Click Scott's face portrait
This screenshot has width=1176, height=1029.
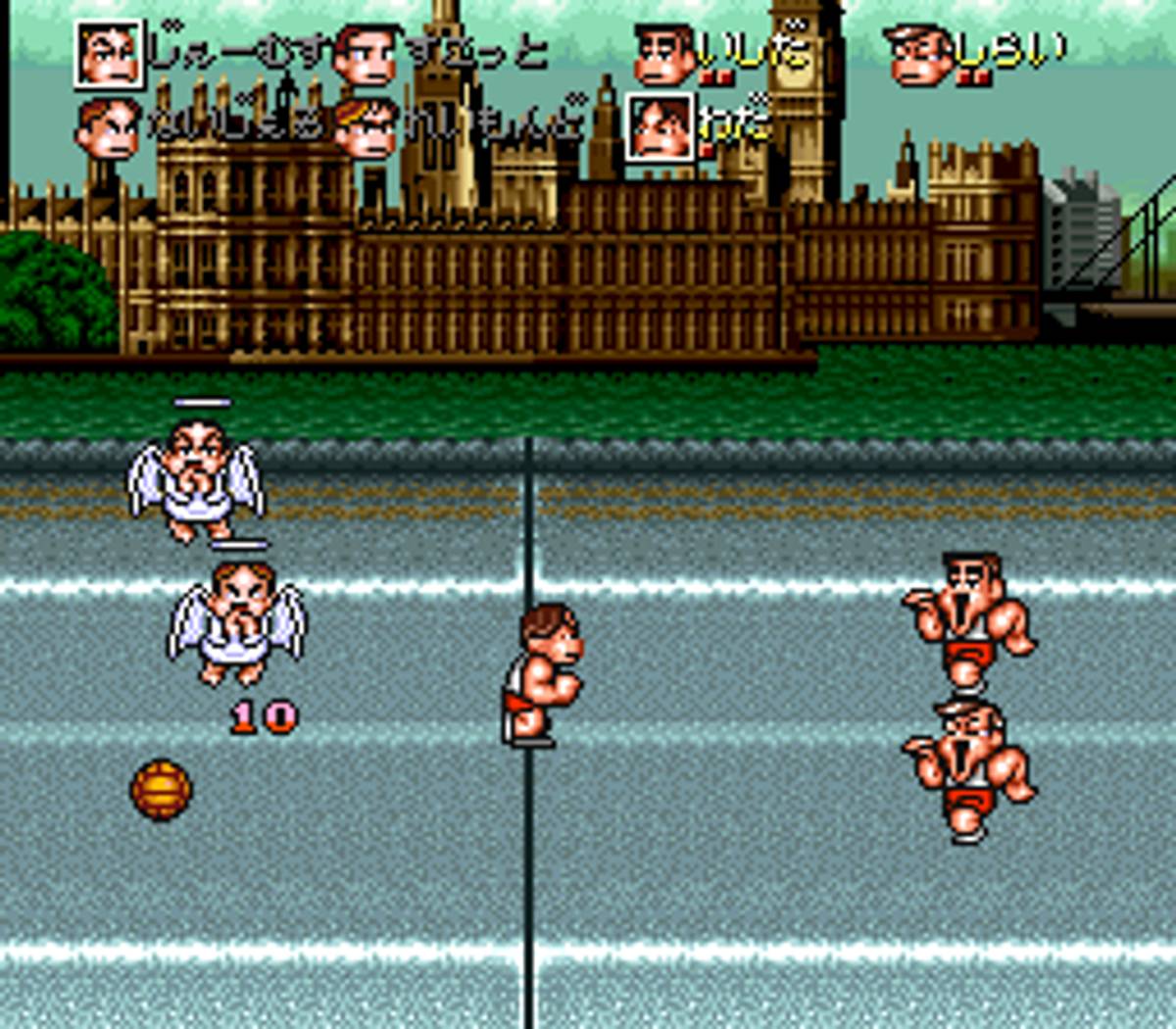click(365, 55)
